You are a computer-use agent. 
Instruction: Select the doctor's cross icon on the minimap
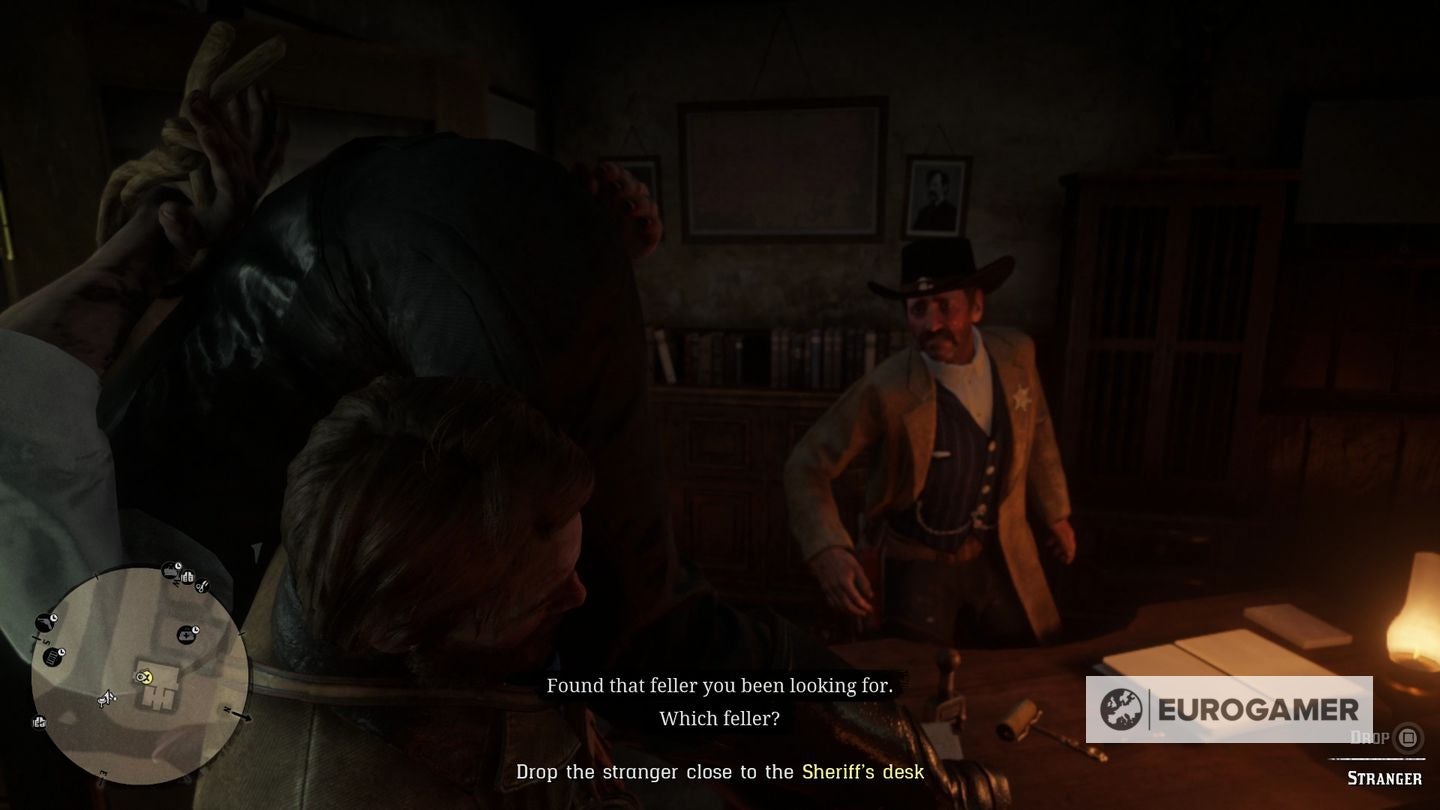point(187,635)
